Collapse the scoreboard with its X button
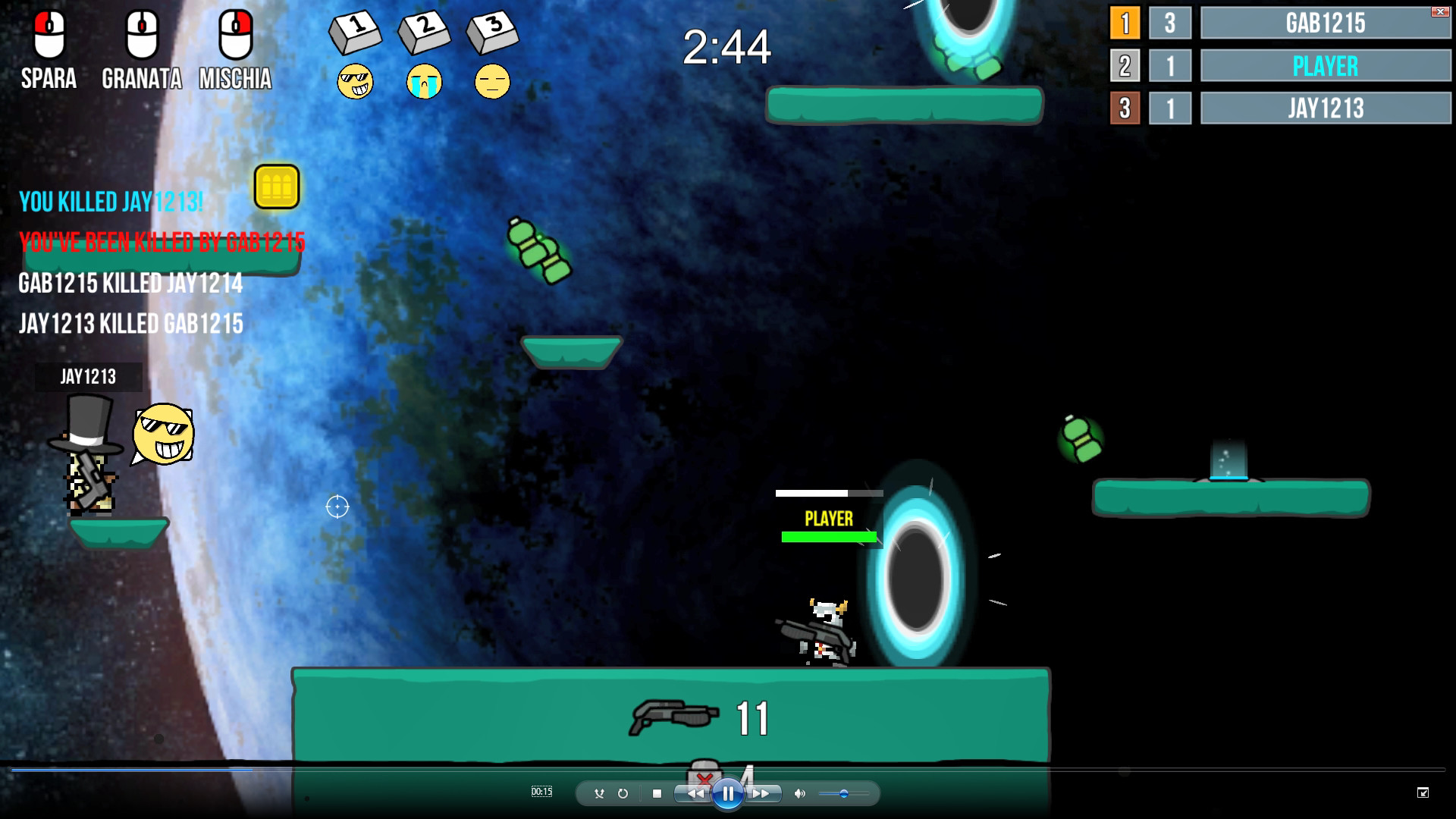This screenshot has height=819, width=1456. click(x=1440, y=12)
